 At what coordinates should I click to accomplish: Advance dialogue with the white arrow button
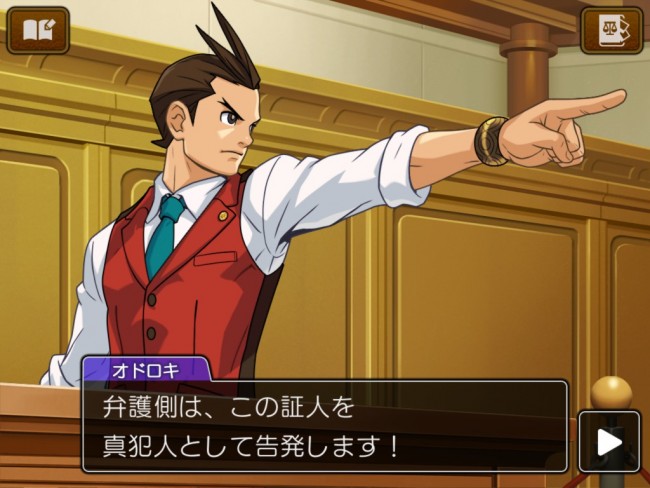[x=609, y=441]
